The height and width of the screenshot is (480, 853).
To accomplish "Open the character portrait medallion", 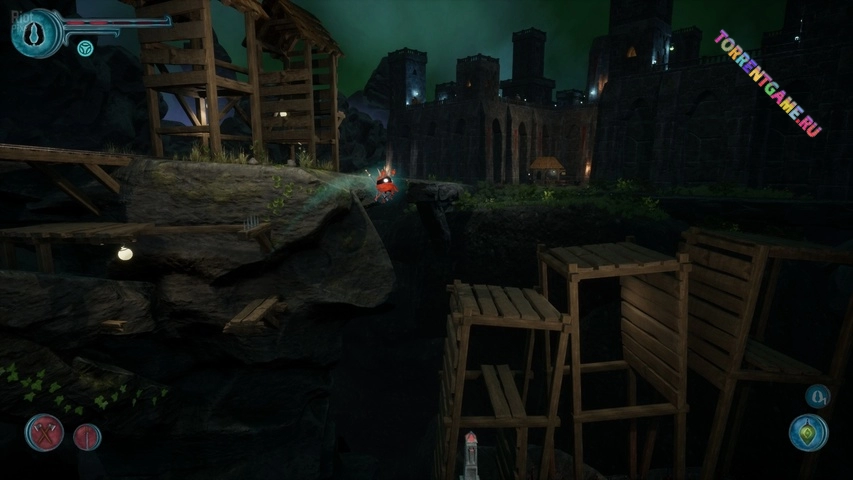I will pyautogui.click(x=37, y=33).
